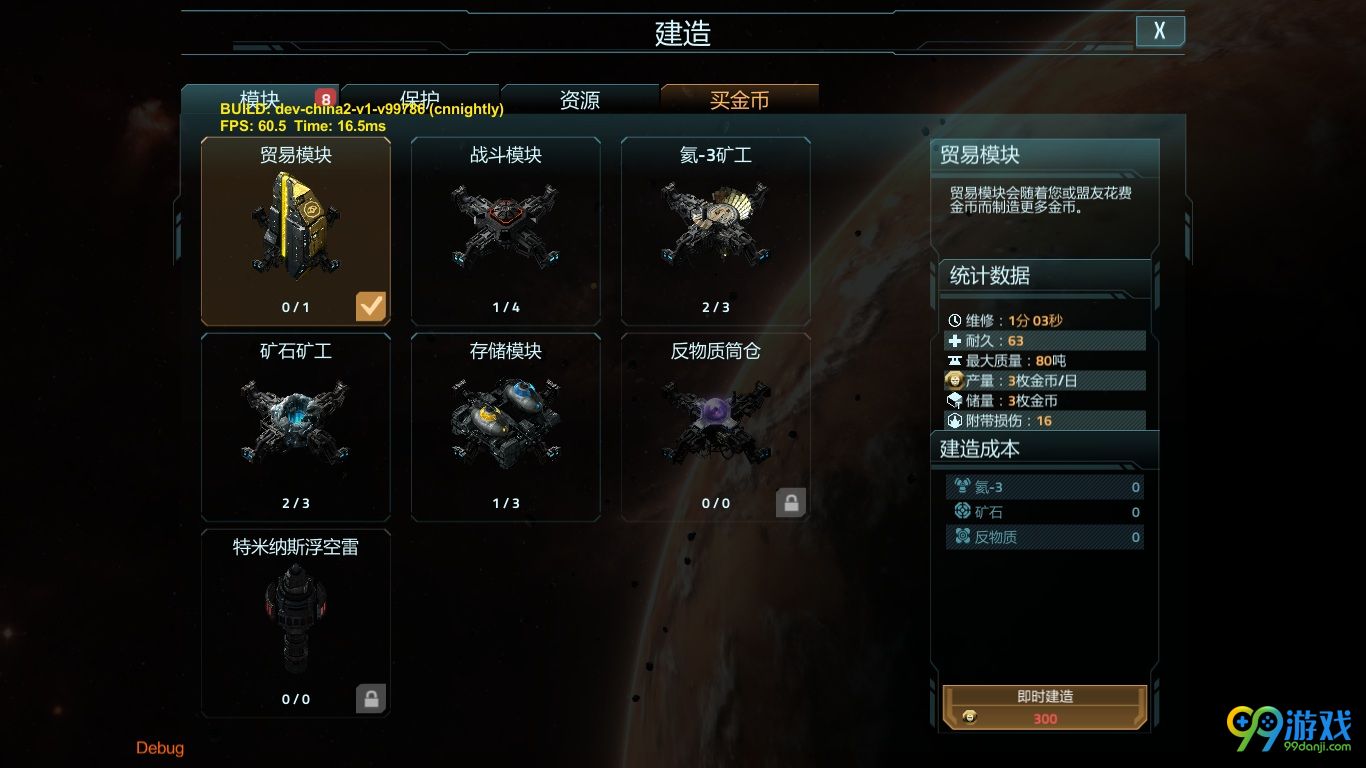Select the 存储模块 build tile

point(506,427)
